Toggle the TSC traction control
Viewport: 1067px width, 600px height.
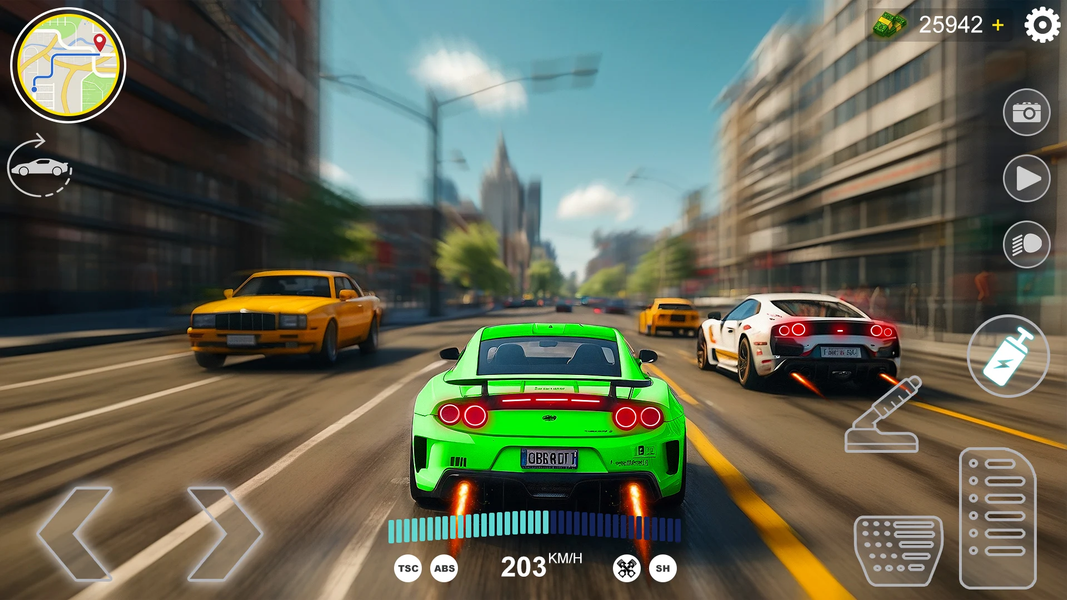pos(407,568)
